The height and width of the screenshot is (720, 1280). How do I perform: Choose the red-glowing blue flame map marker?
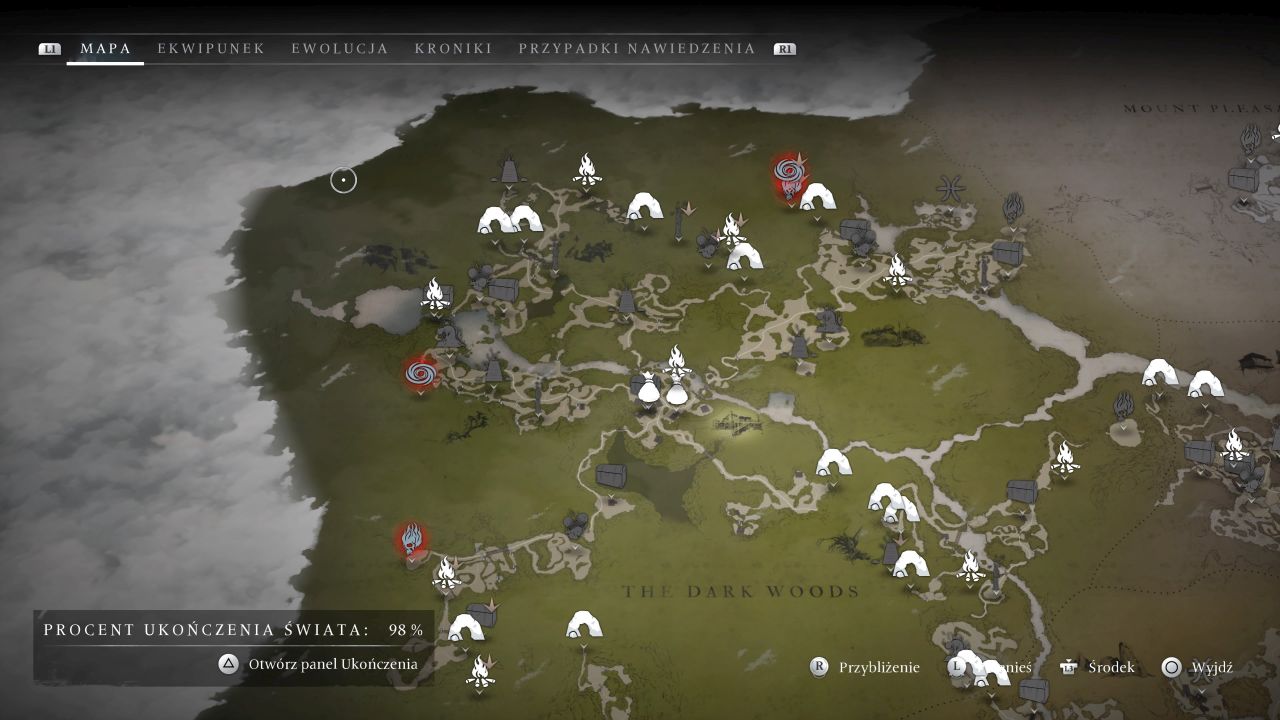tap(411, 540)
